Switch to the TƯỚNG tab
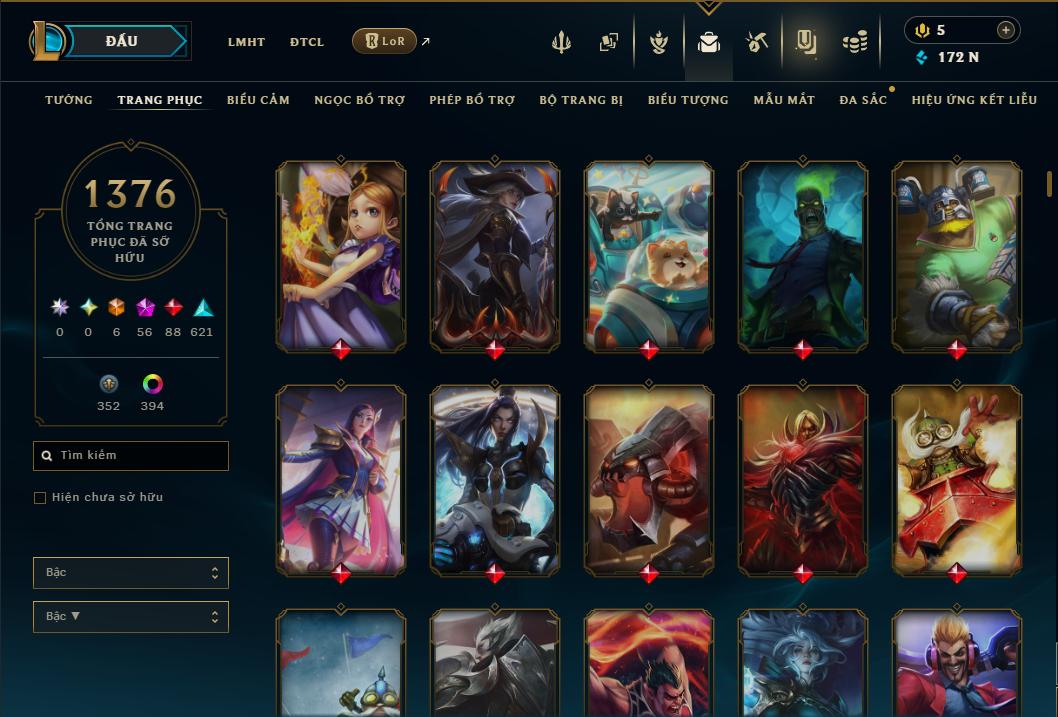1058x717 pixels. coord(69,100)
